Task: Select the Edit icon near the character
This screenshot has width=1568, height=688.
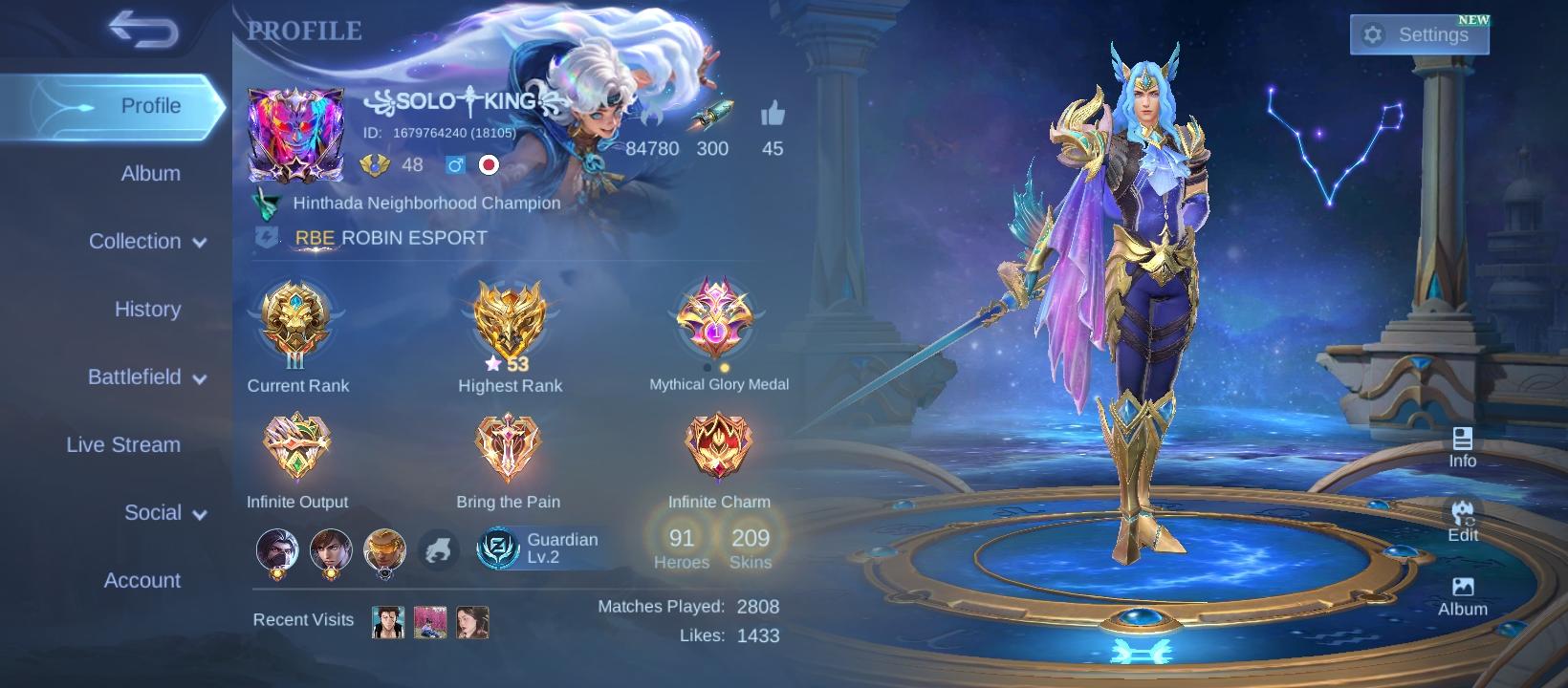Action: point(1462,521)
